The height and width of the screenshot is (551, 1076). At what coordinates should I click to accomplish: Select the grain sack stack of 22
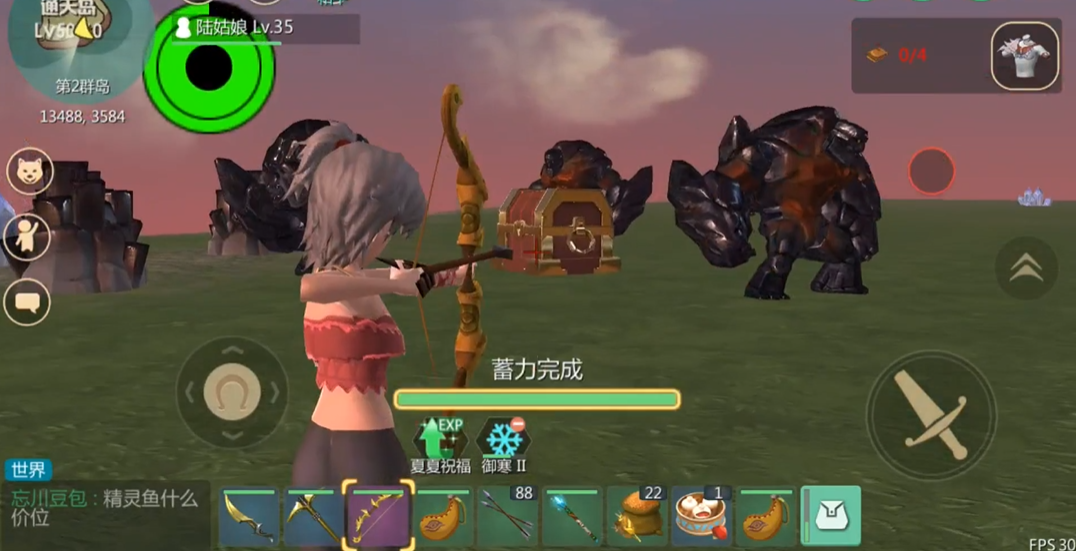(637, 518)
